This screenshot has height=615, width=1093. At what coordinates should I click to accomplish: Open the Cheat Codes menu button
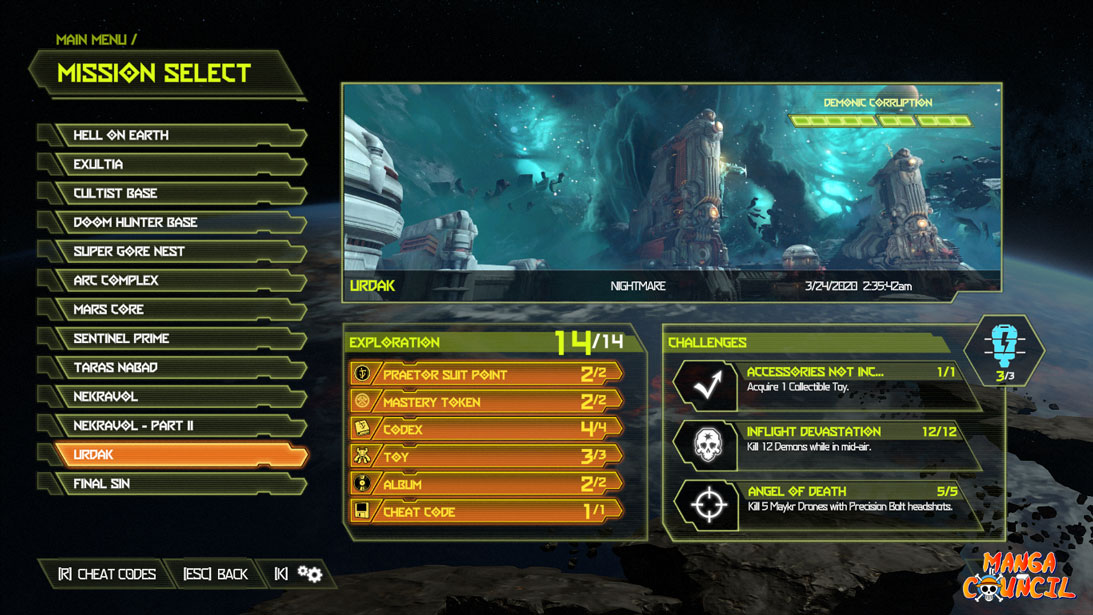click(107, 574)
